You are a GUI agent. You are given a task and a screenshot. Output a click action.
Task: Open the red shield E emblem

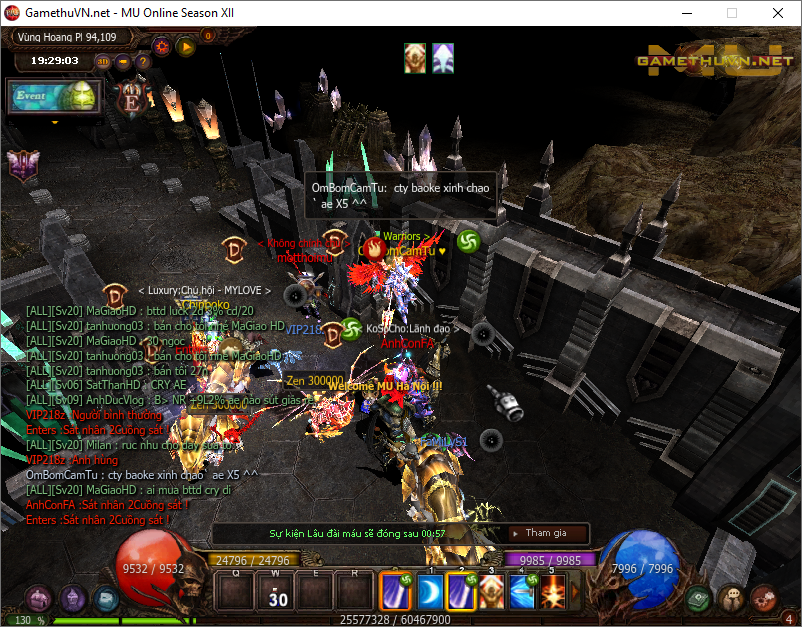tap(132, 98)
